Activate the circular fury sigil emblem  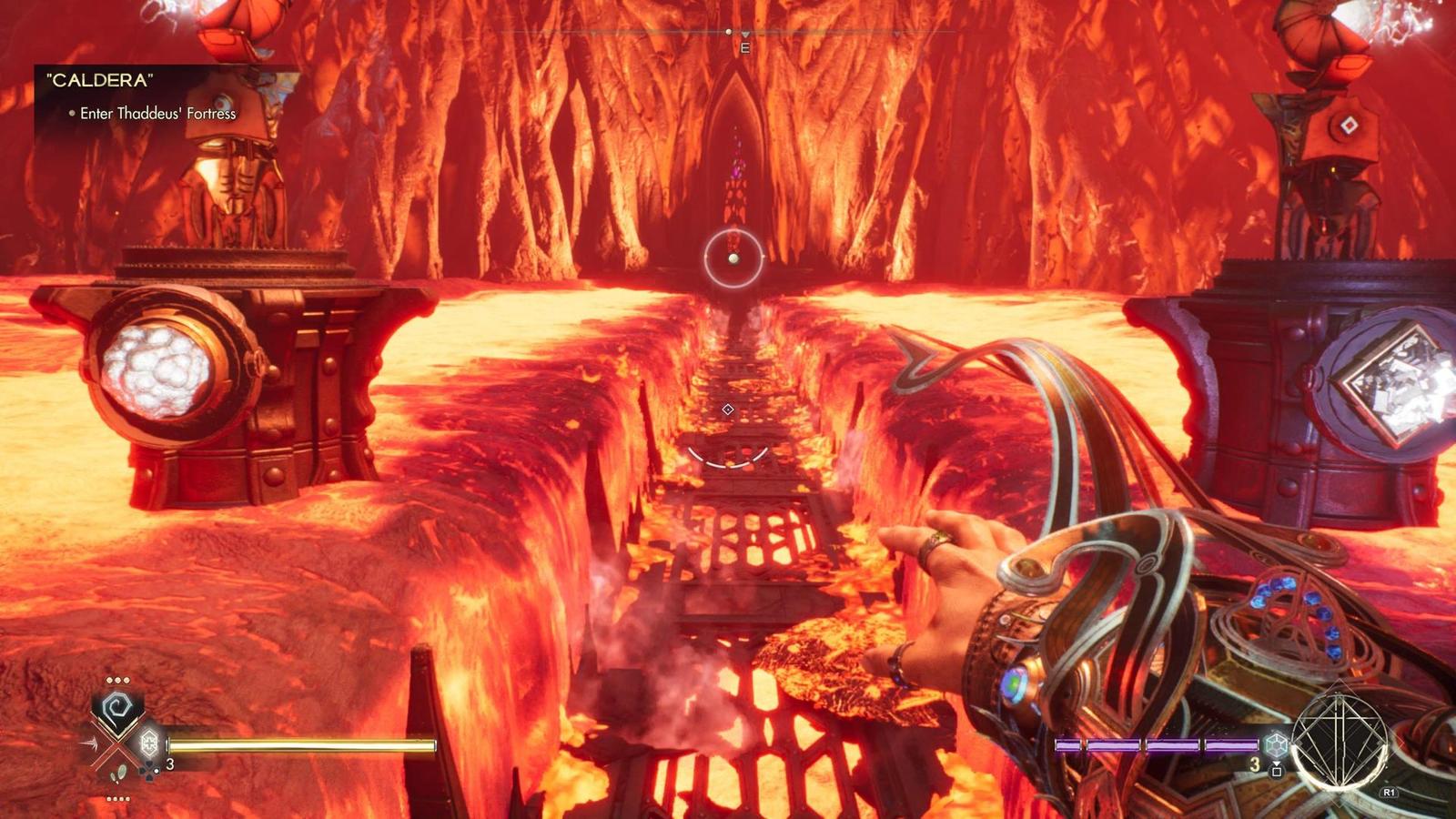1338,741
